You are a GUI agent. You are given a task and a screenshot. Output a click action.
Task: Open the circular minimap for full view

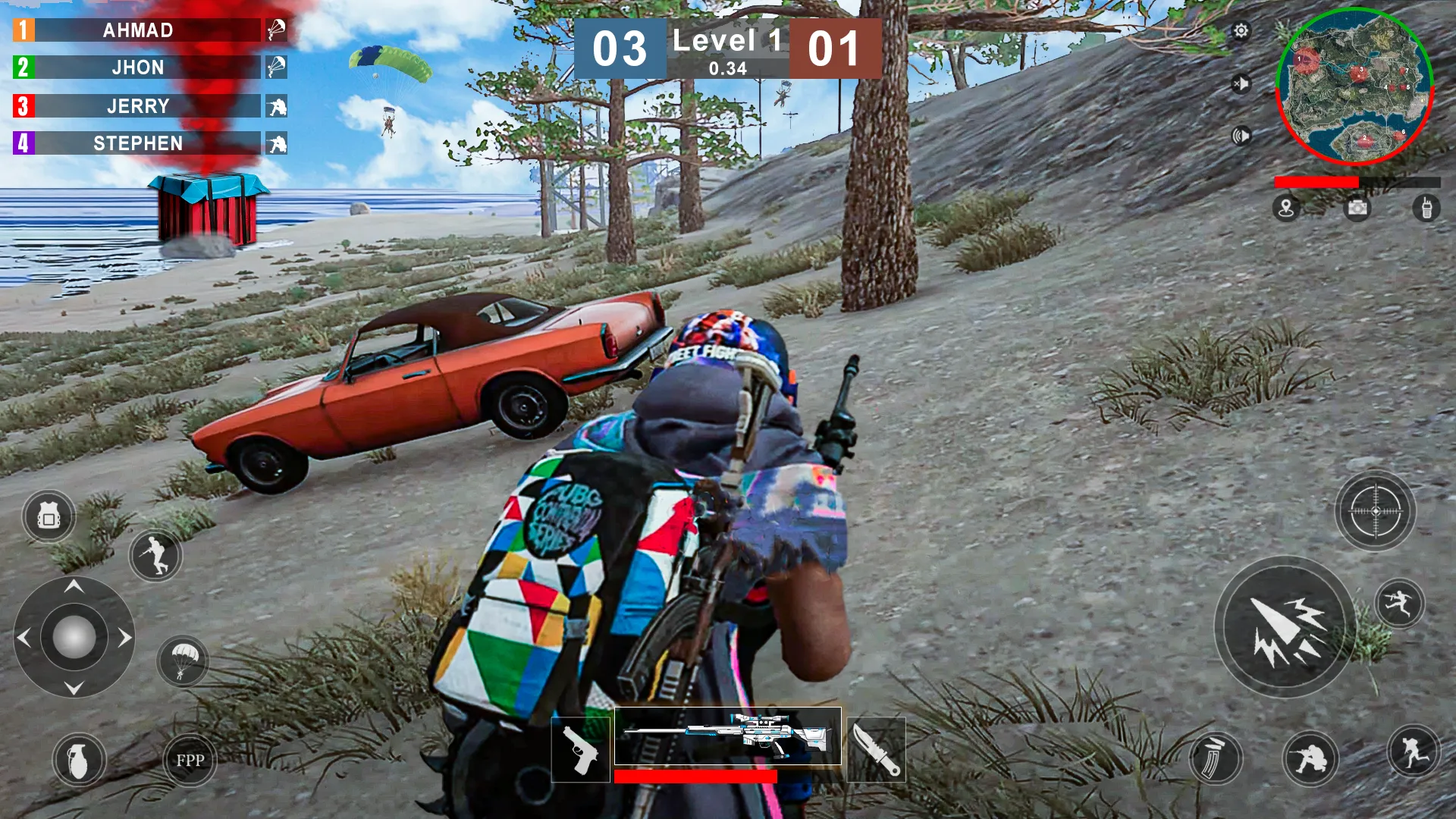(x=1356, y=86)
